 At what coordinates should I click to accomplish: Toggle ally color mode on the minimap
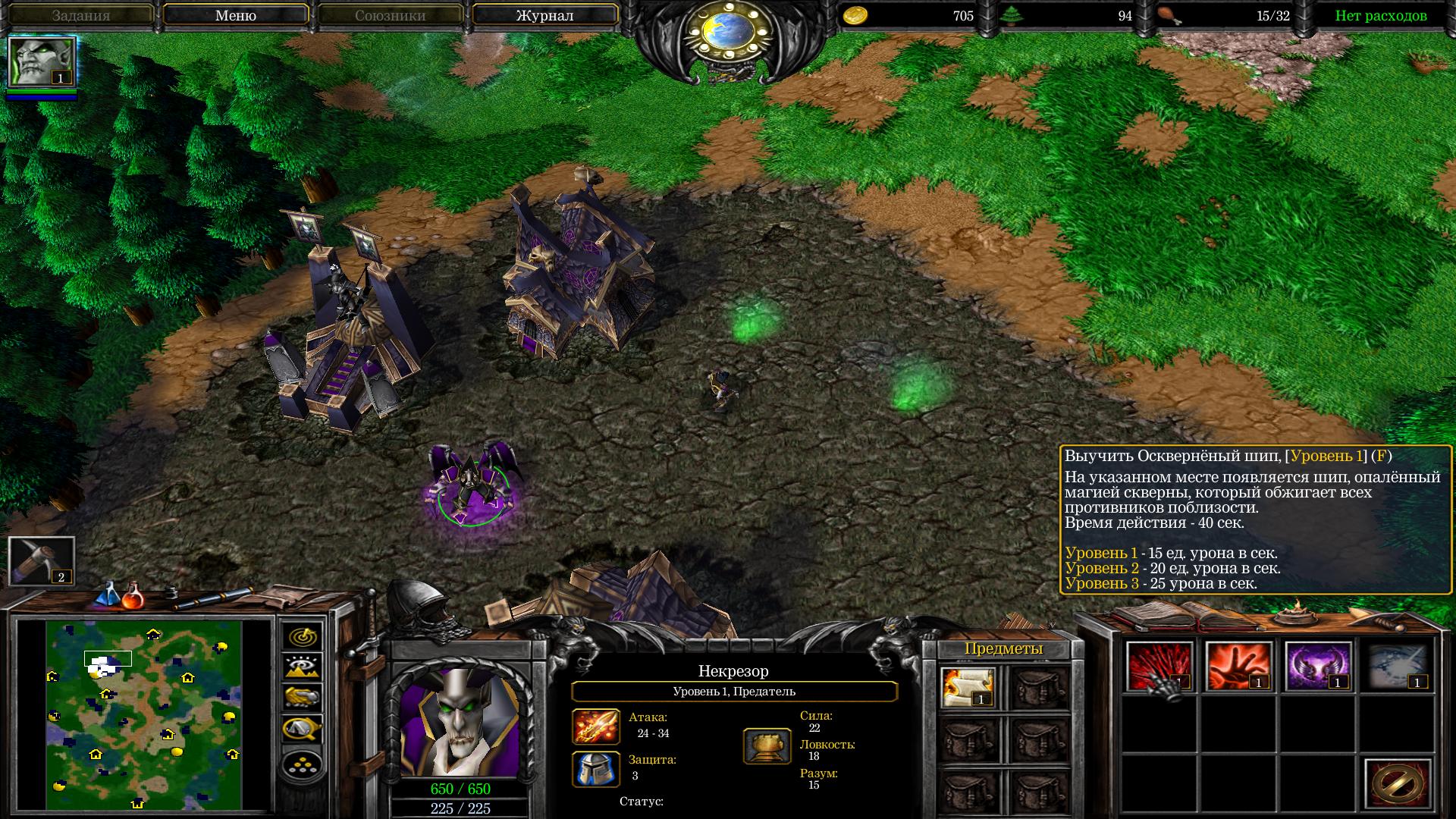pyautogui.click(x=303, y=696)
